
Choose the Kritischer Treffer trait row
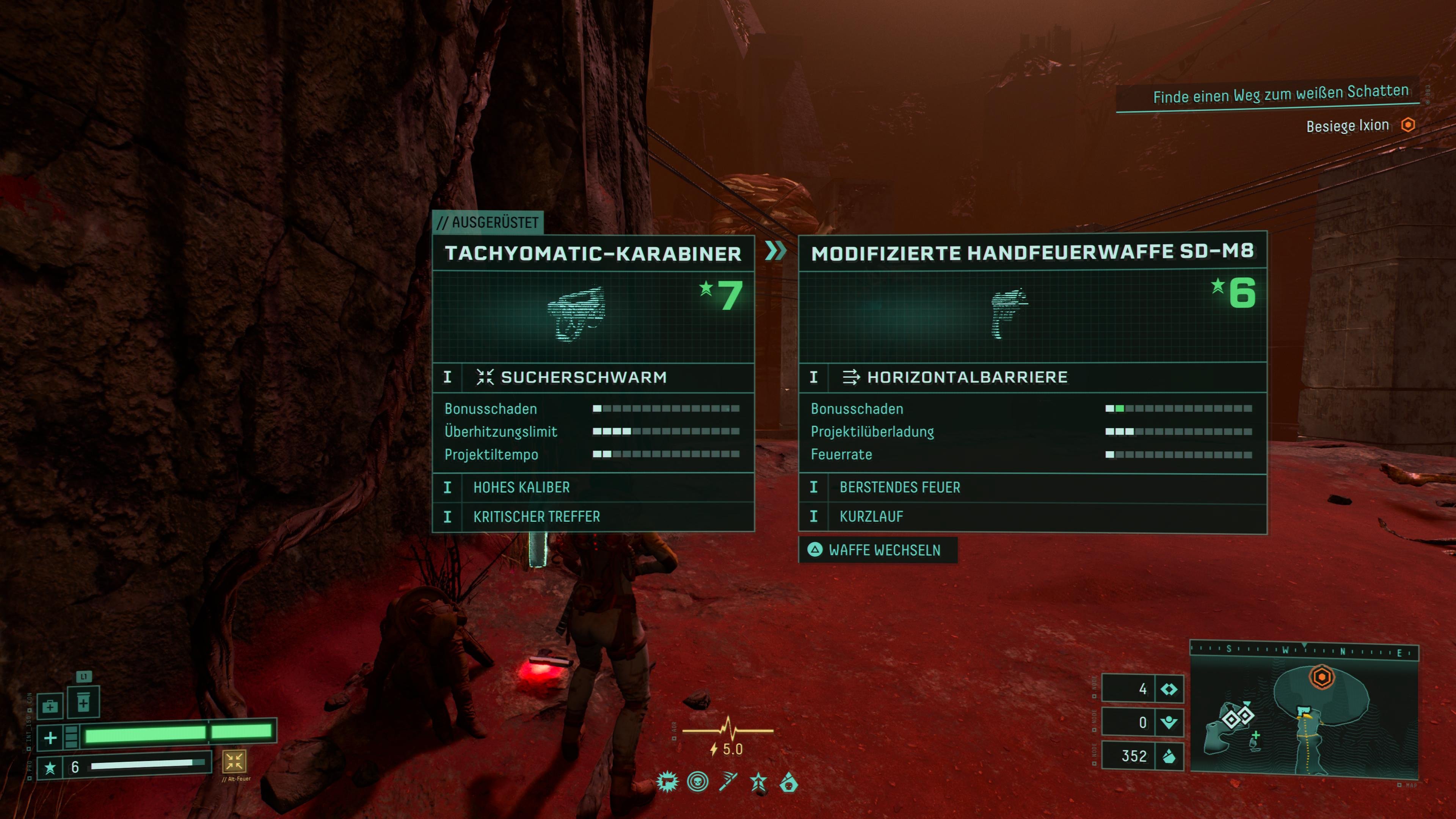point(593,516)
